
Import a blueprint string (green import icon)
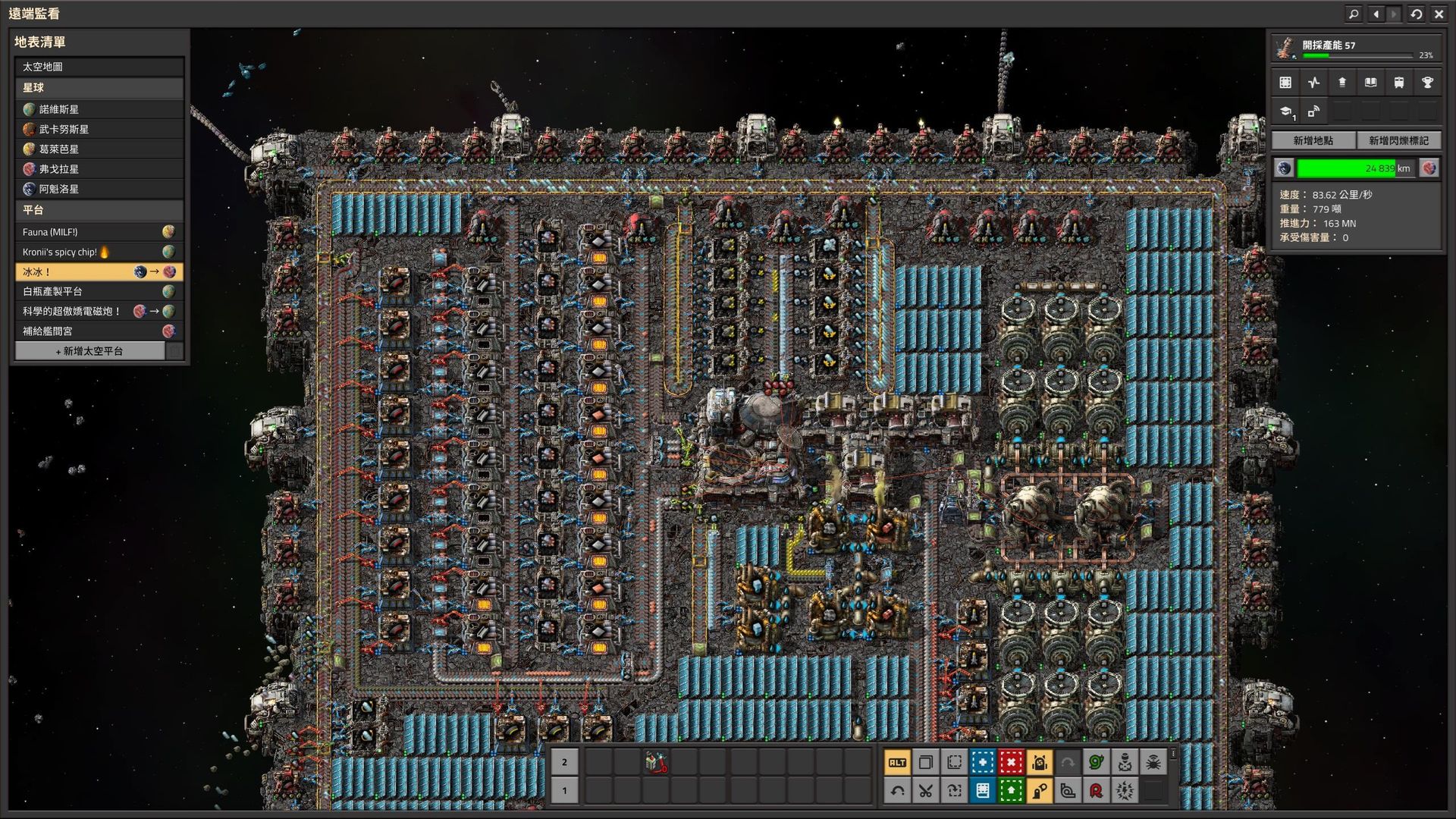point(1011,791)
